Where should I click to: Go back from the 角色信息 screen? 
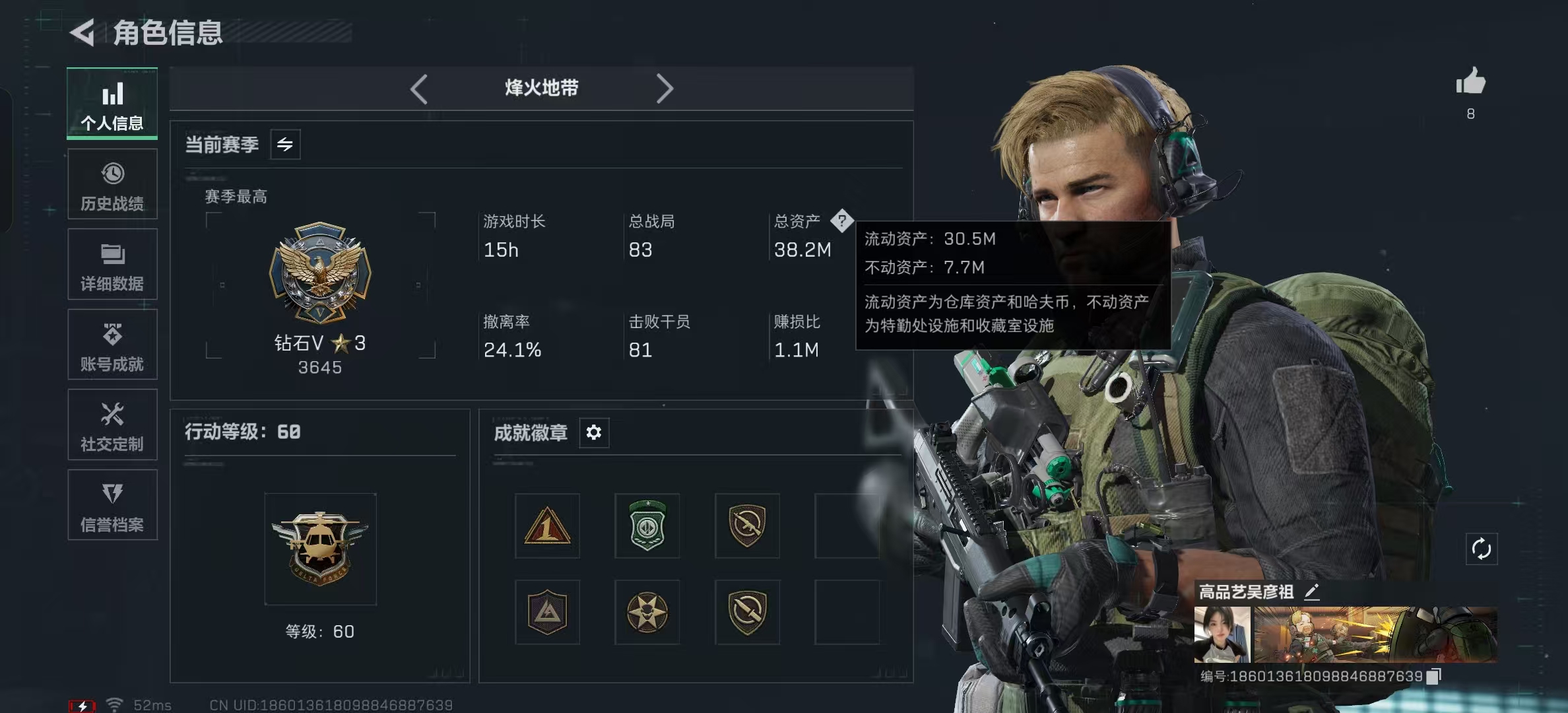click(83, 32)
